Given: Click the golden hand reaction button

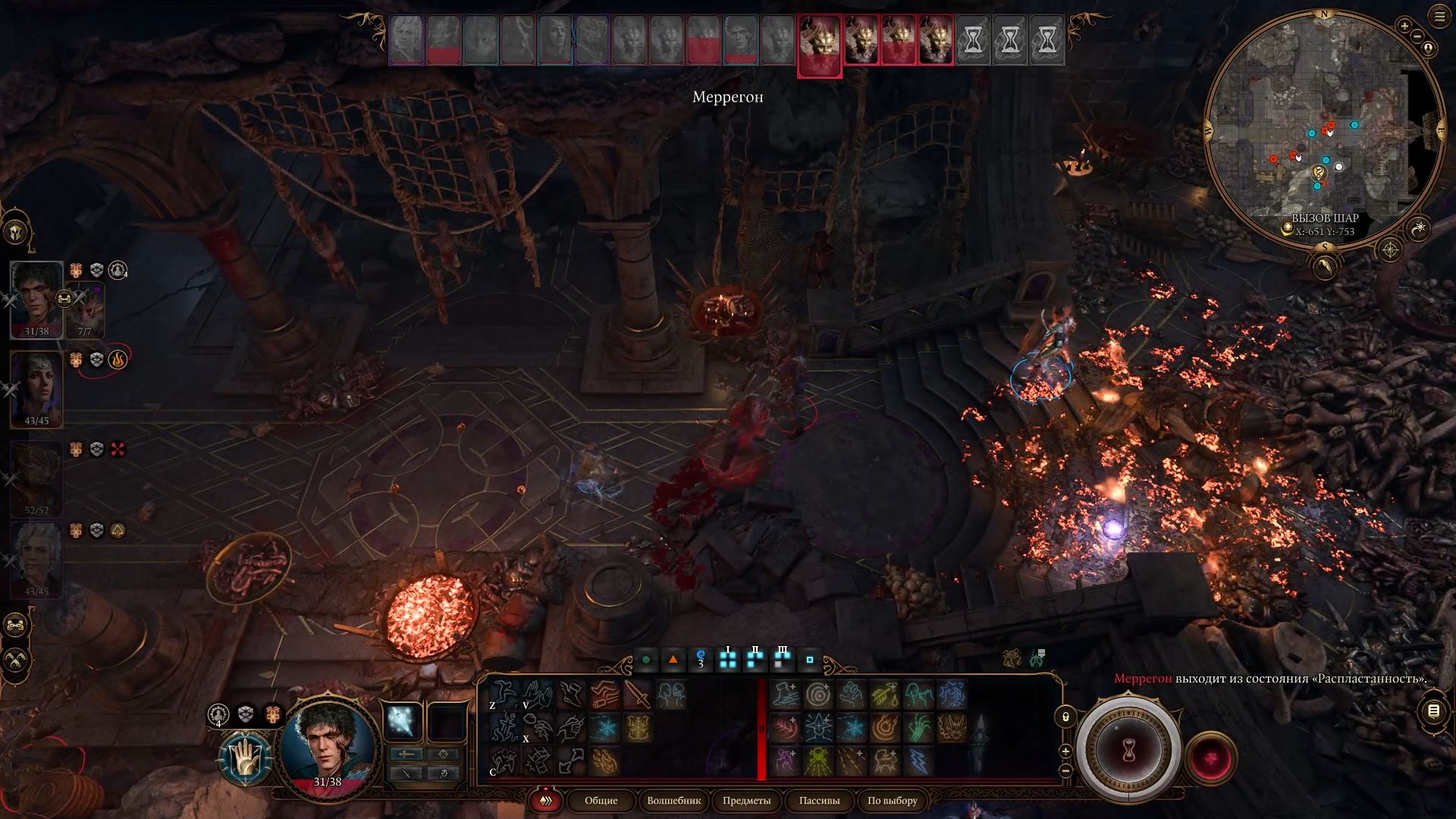Looking at the screenshot, I should pyautogui.click(x=246, y=758).
